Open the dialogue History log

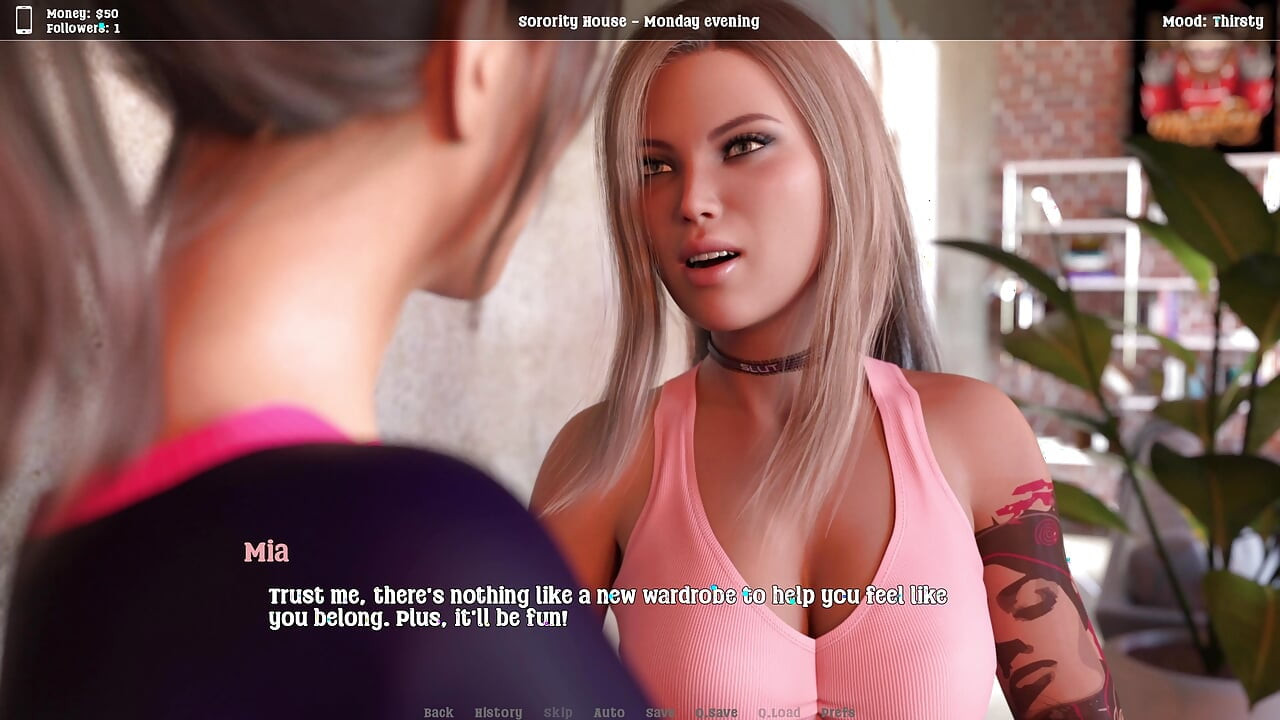click(x=498, y=712)
